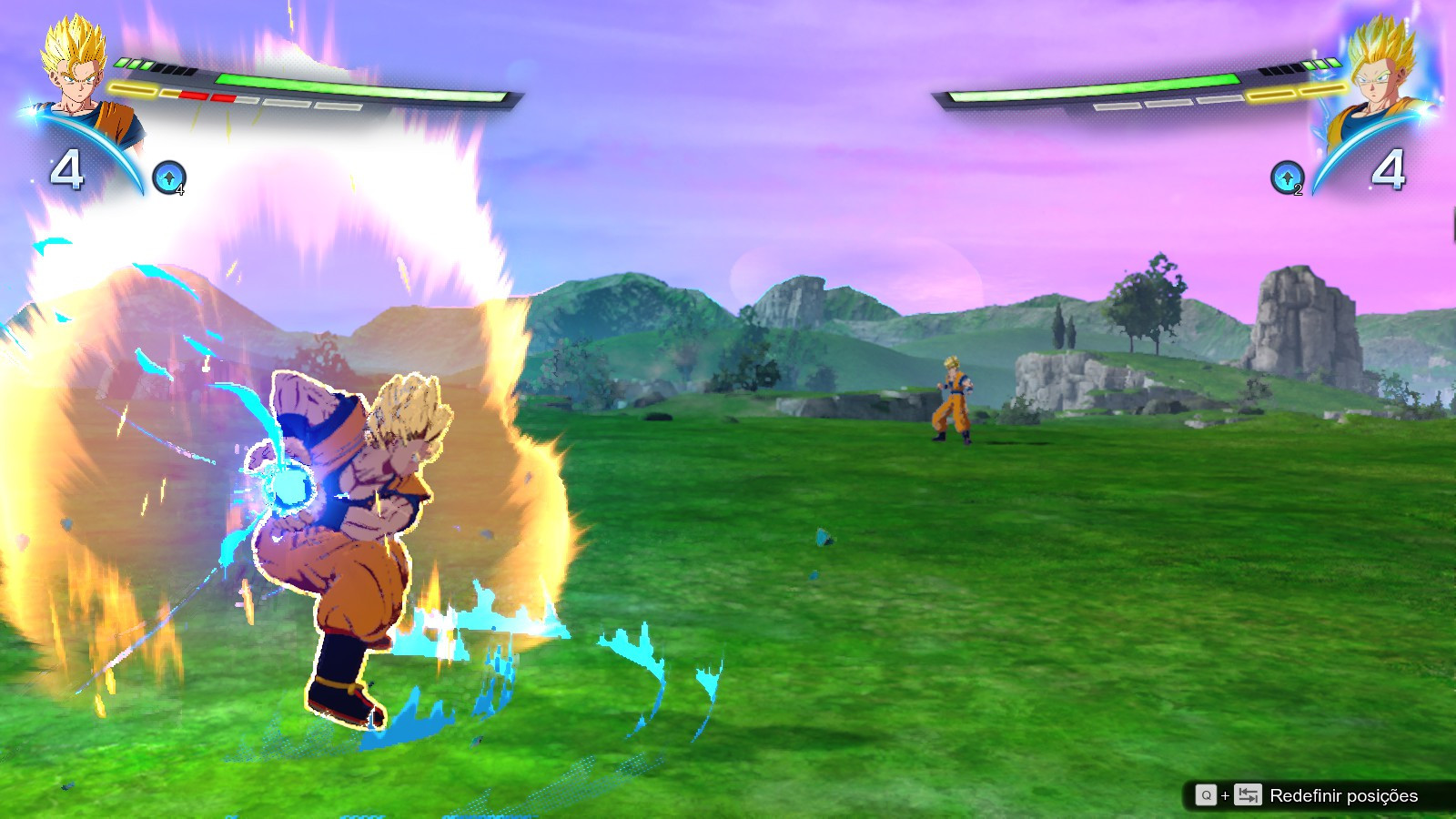Click the right player's Skill Count gem
The image size is (1456, 819).
tap(1287, 176)
